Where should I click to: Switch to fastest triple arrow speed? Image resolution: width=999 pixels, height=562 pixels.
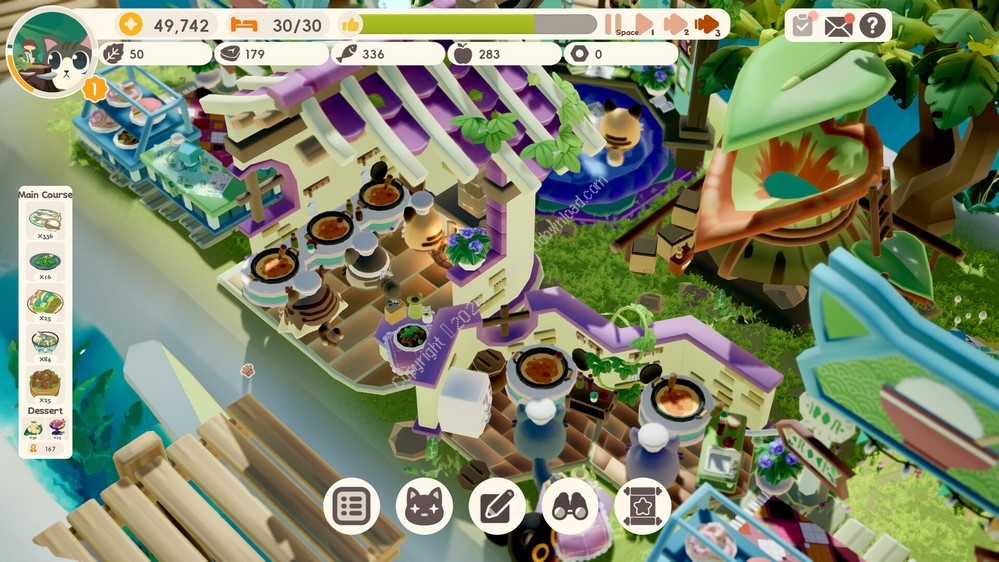(708, 24)
